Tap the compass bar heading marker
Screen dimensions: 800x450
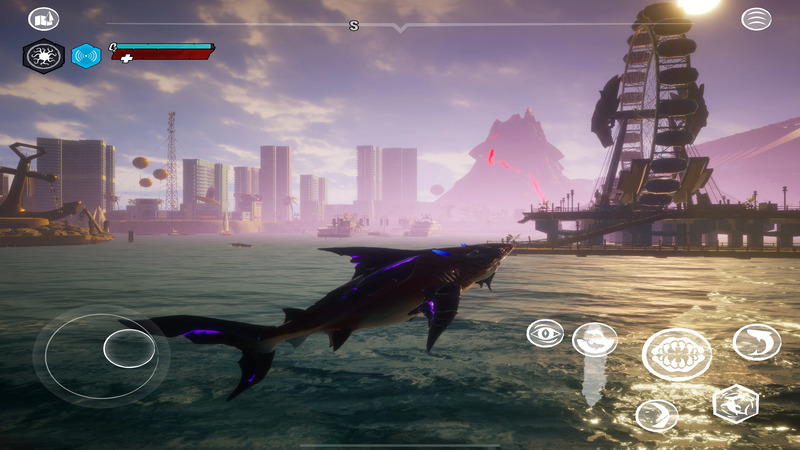click(x=353, y=25)
